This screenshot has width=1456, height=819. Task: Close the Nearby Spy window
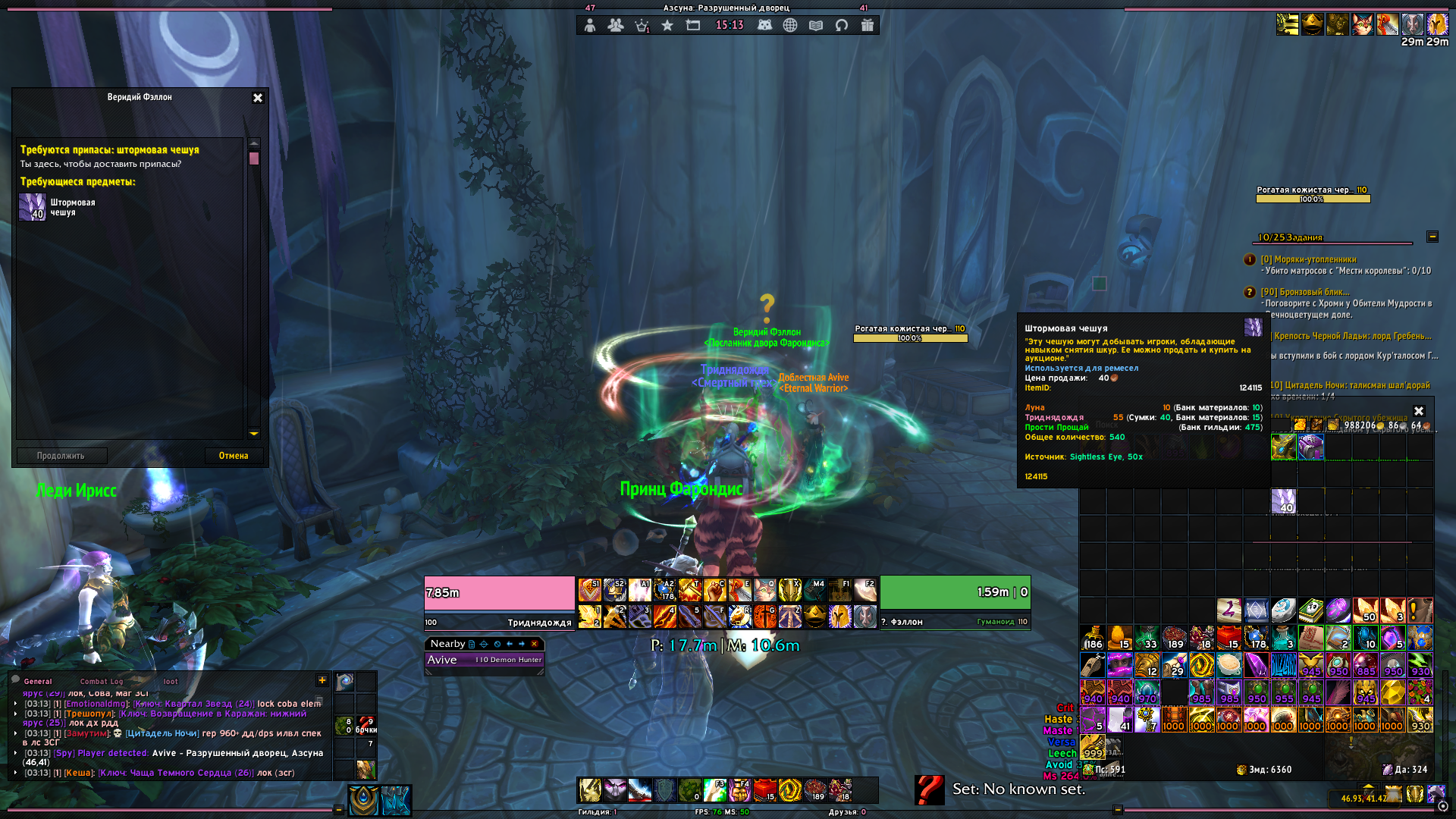pyautogui.click(x=535, y=644)
